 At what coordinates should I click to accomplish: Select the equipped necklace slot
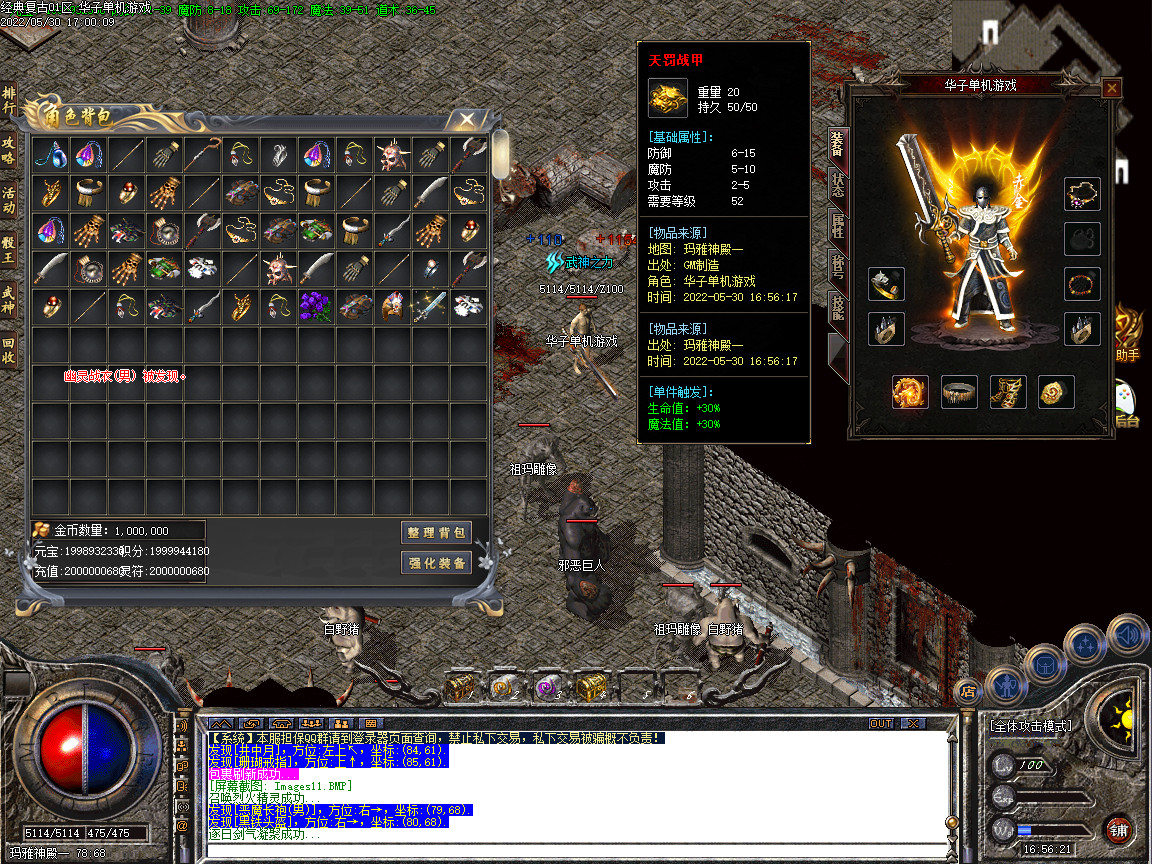click(1082, 194)
